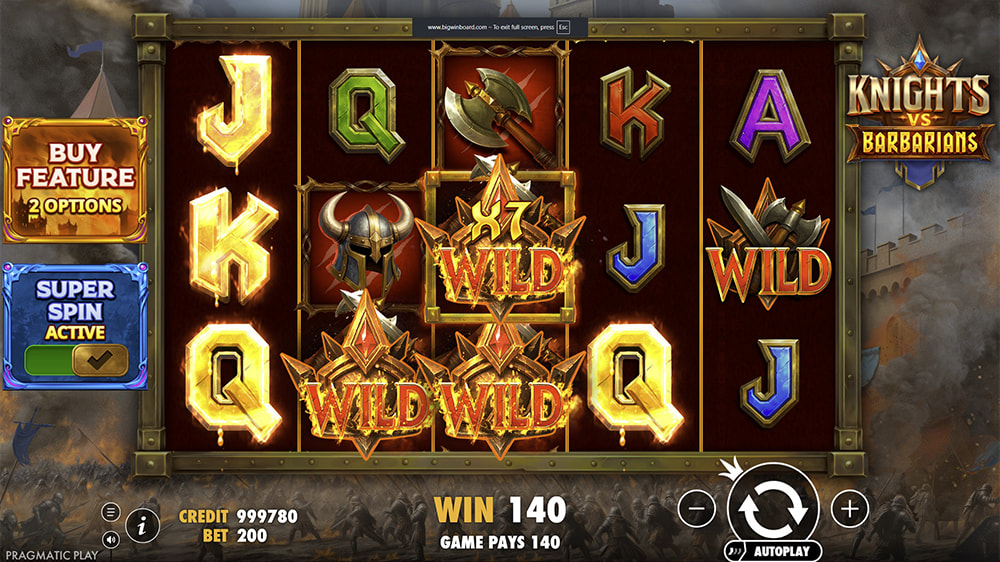Screen dimensions: 1000x562
Task: Open the game info paytable
Action: 143,523
